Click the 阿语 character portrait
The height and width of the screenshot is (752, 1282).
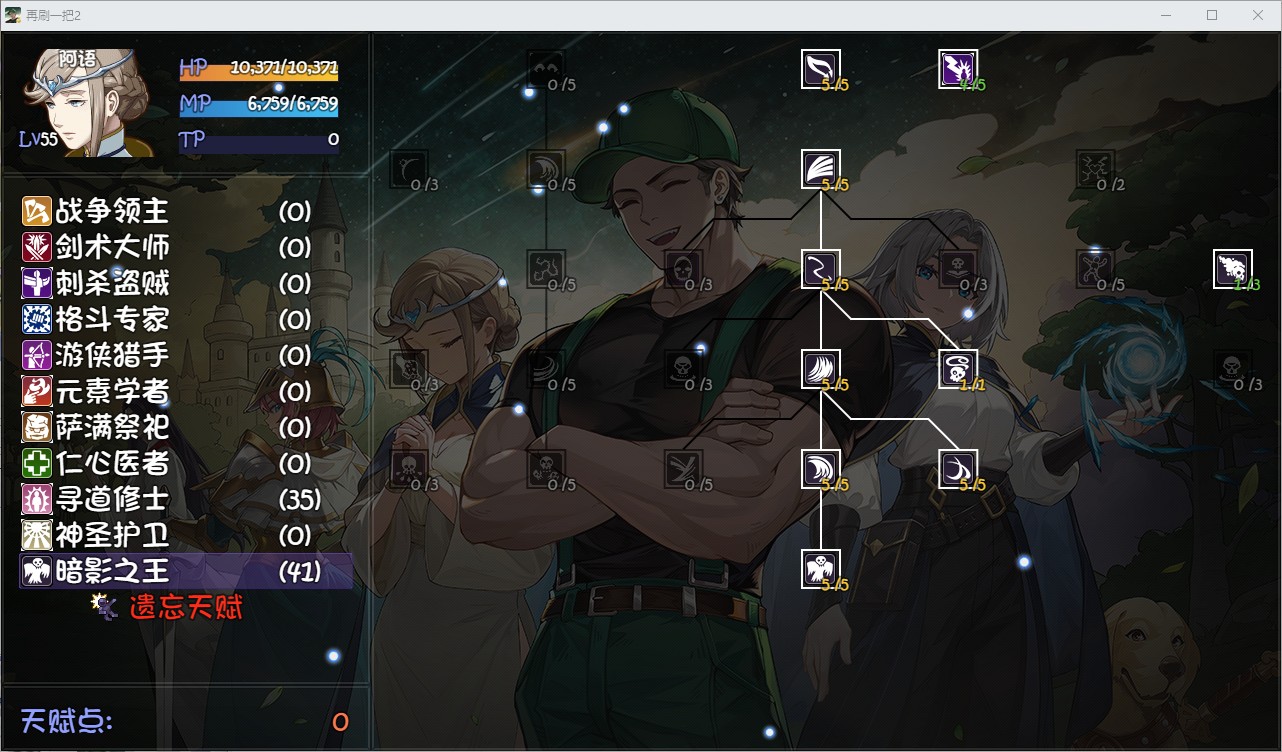90,102
